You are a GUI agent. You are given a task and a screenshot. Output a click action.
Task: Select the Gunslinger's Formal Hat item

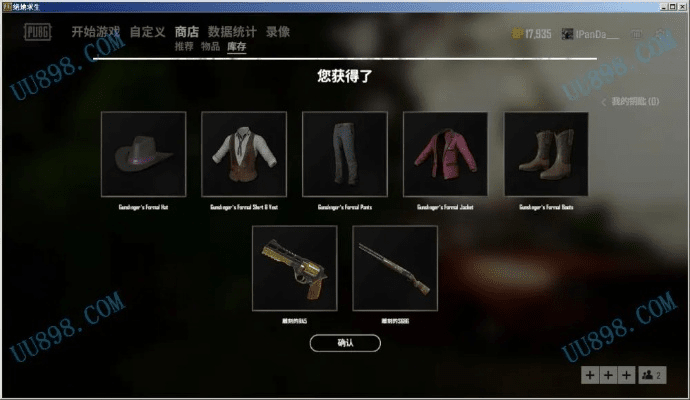(144, 154)
